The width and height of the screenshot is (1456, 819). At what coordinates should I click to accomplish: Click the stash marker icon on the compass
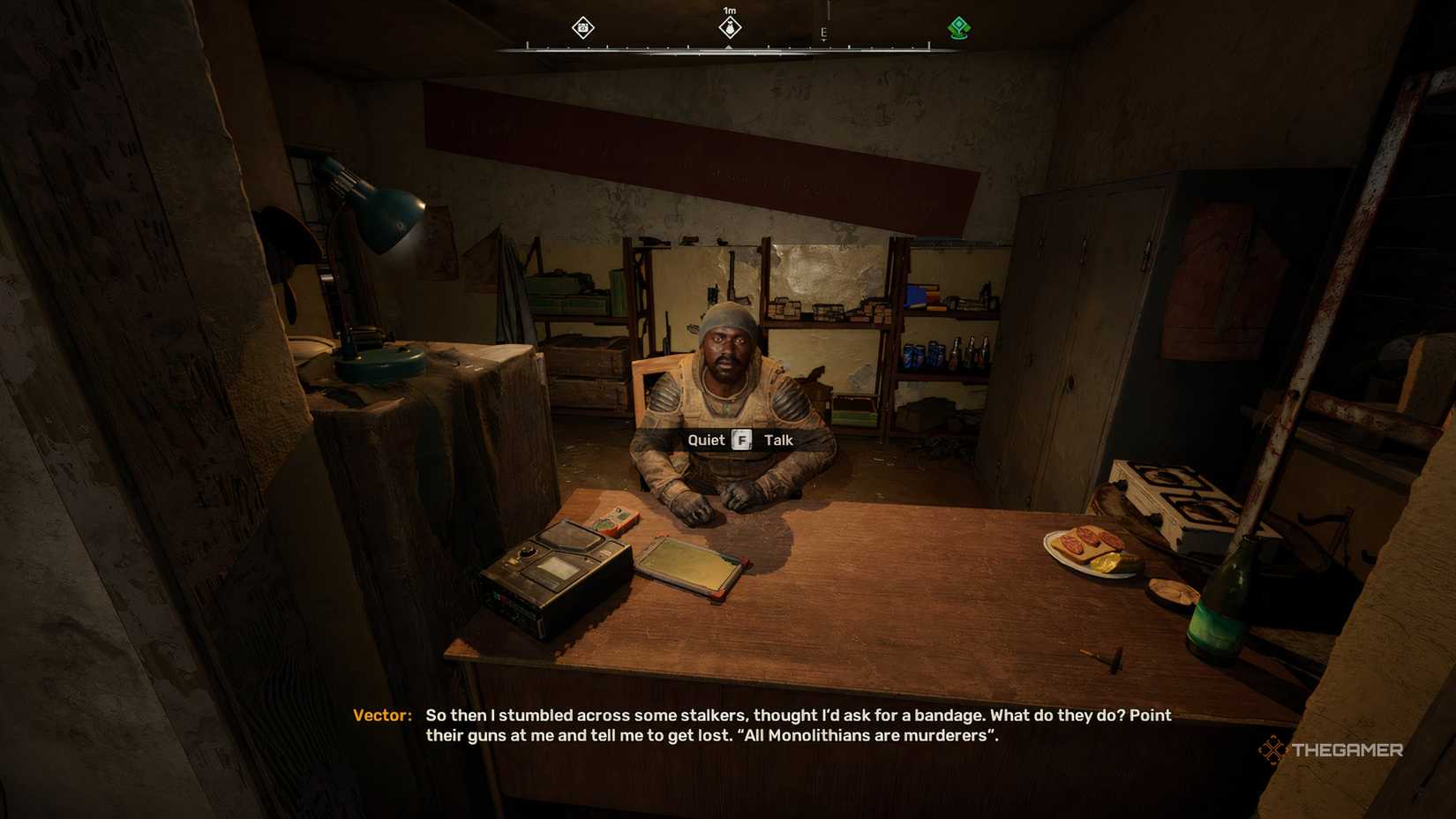click(582, 29)
